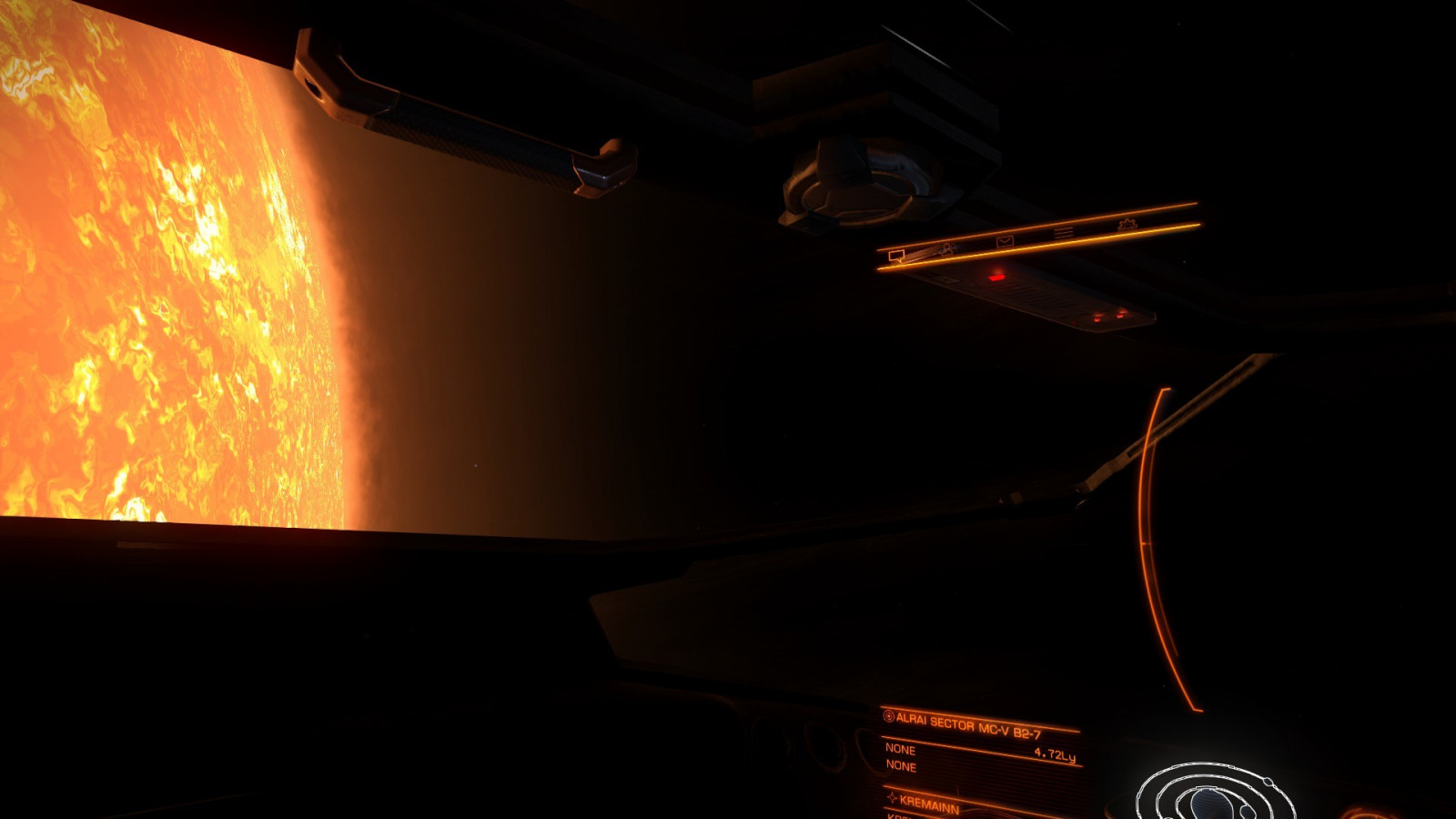The width and height of the screenshot is (1456, 819).
Task: Click the transmission log list icon
Action: pos(1062,232)
